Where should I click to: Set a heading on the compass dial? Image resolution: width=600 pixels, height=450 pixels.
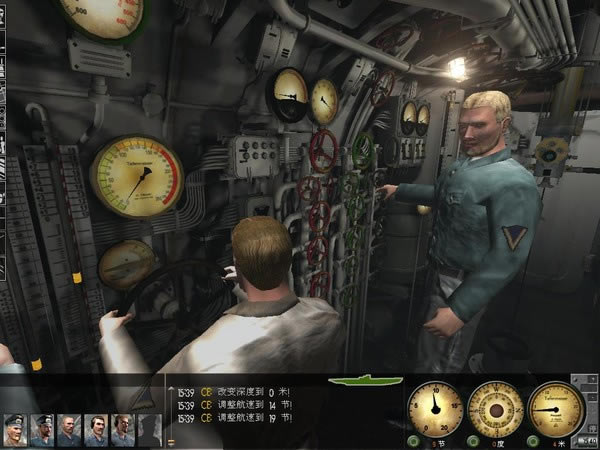496,408
